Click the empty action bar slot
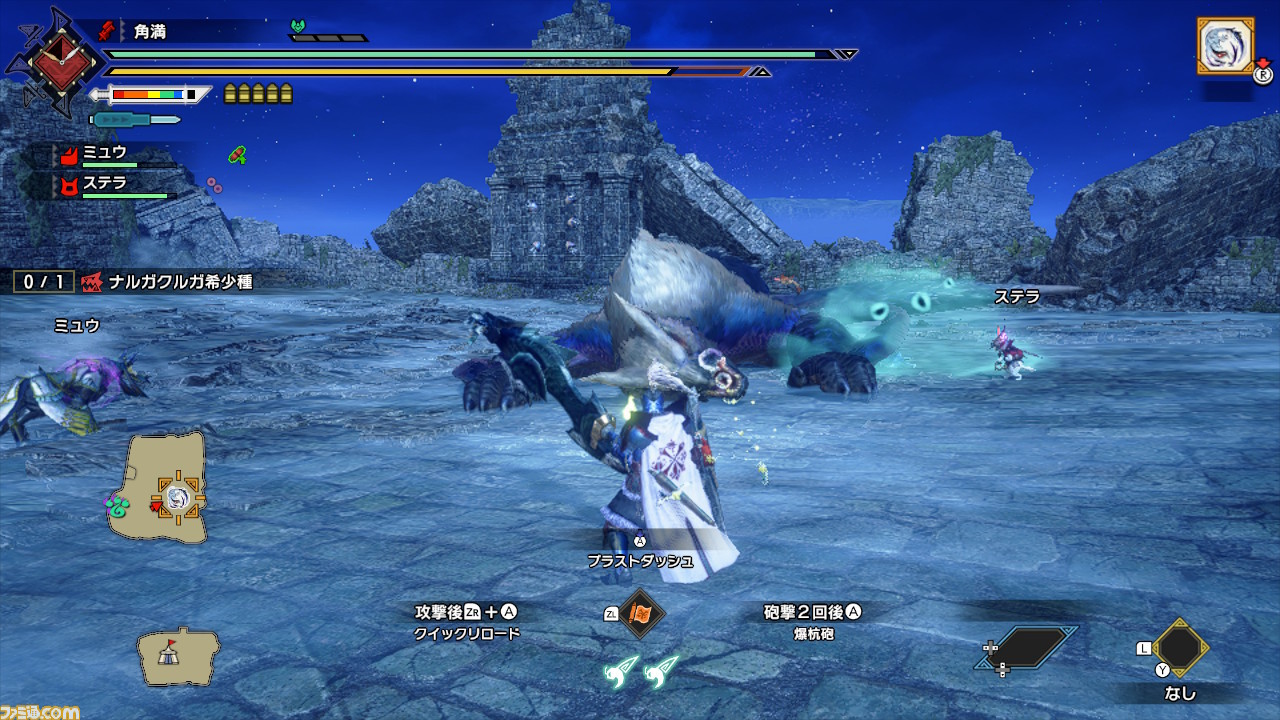The height and width of the screenshot is (720, 1280). (x=1027, y=648)
